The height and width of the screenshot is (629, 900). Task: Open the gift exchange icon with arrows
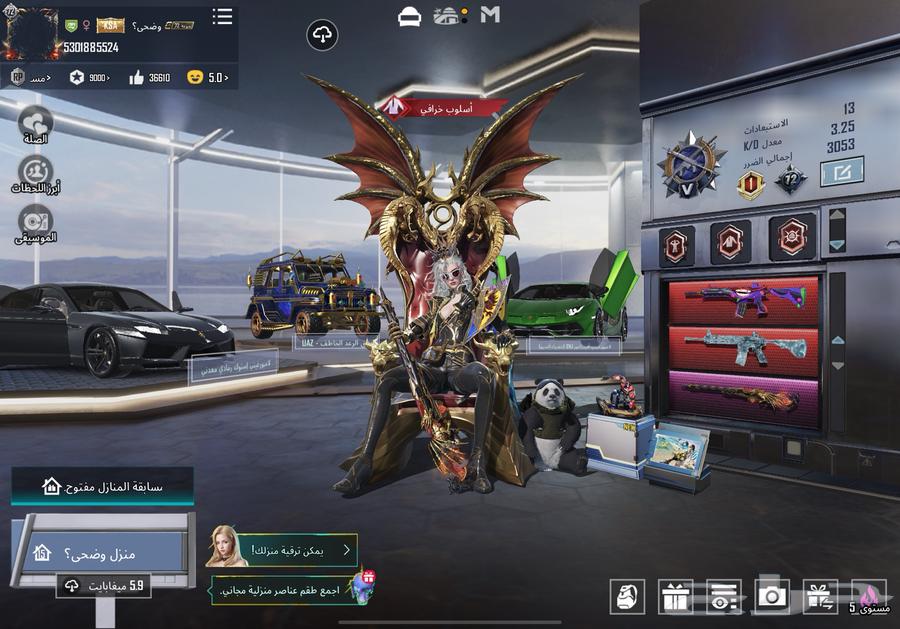(x=820, y=597)
